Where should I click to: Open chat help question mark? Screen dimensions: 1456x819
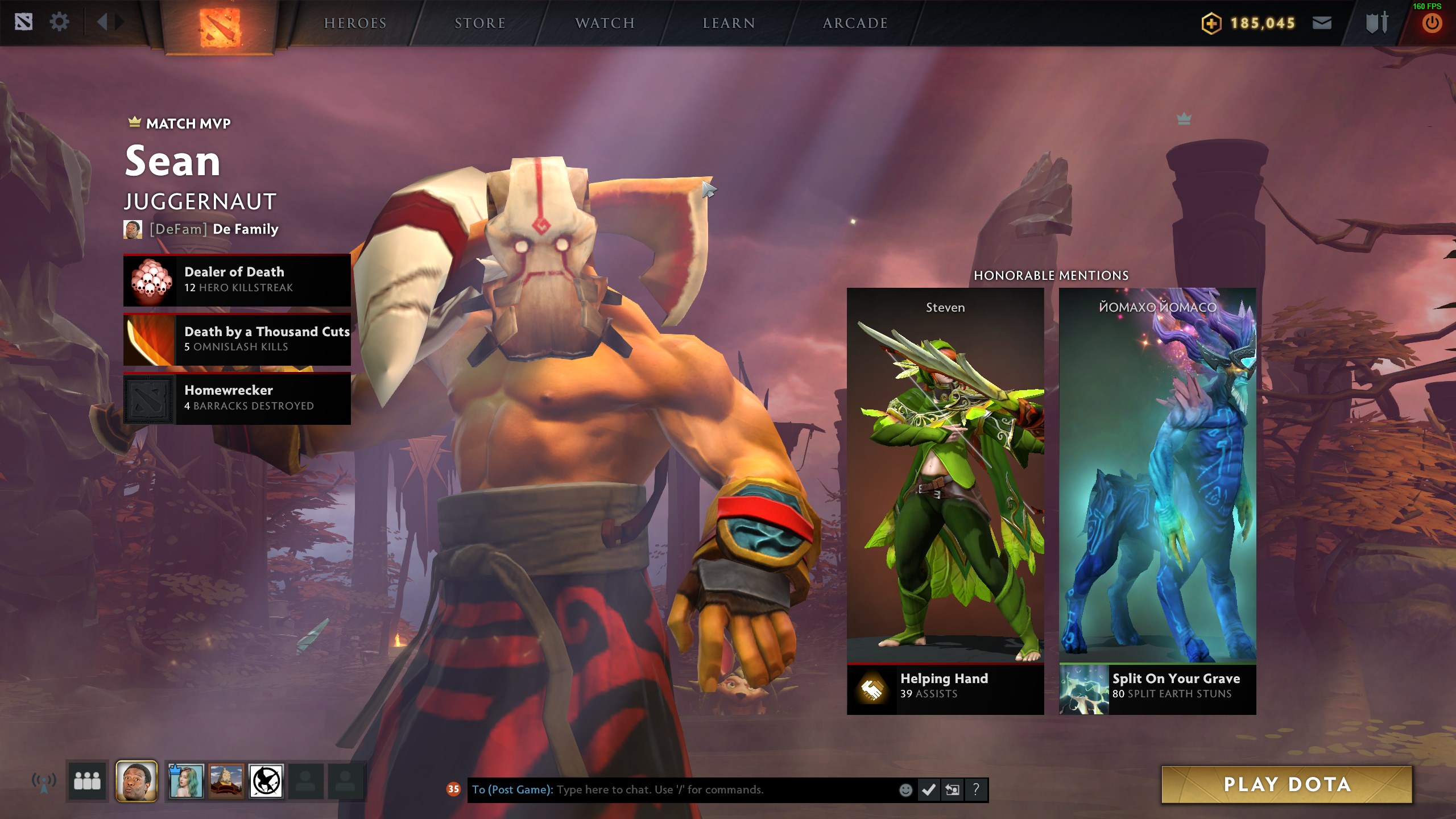[976, 789]
